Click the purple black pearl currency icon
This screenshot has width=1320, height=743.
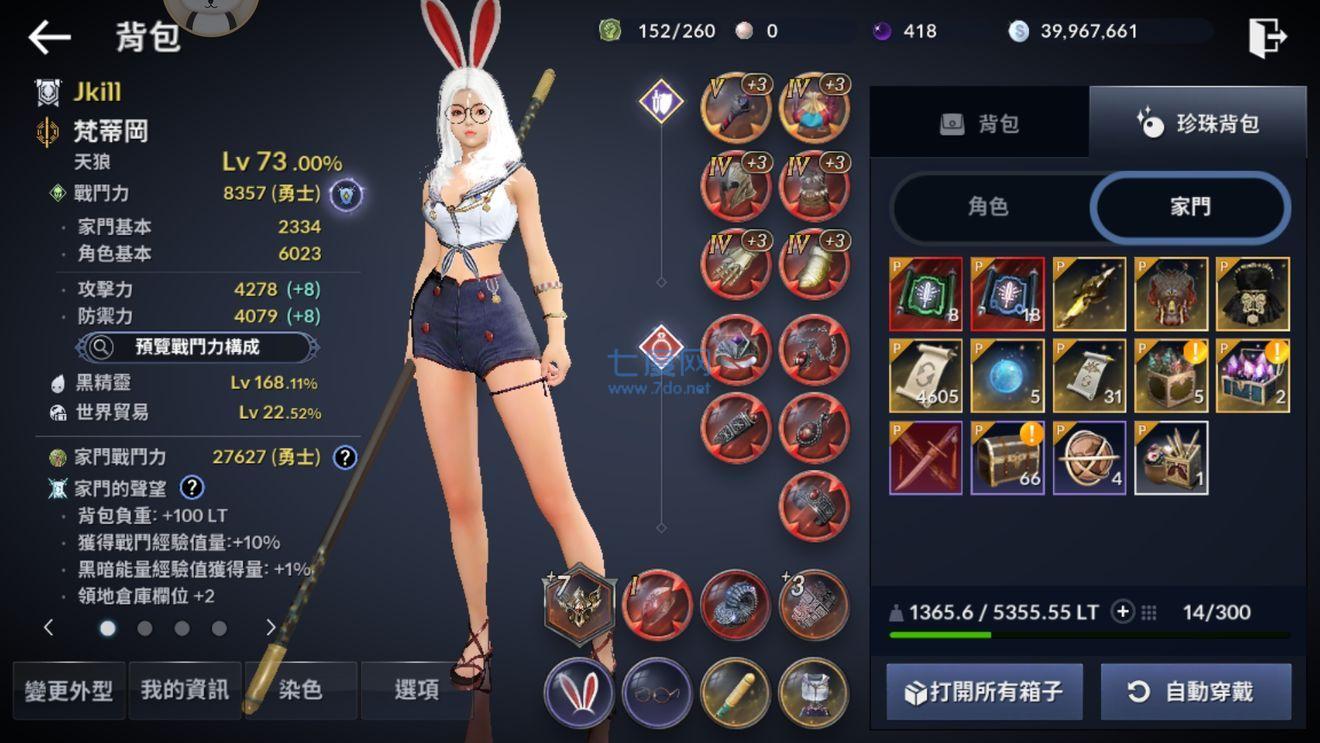tap(881, 31)
